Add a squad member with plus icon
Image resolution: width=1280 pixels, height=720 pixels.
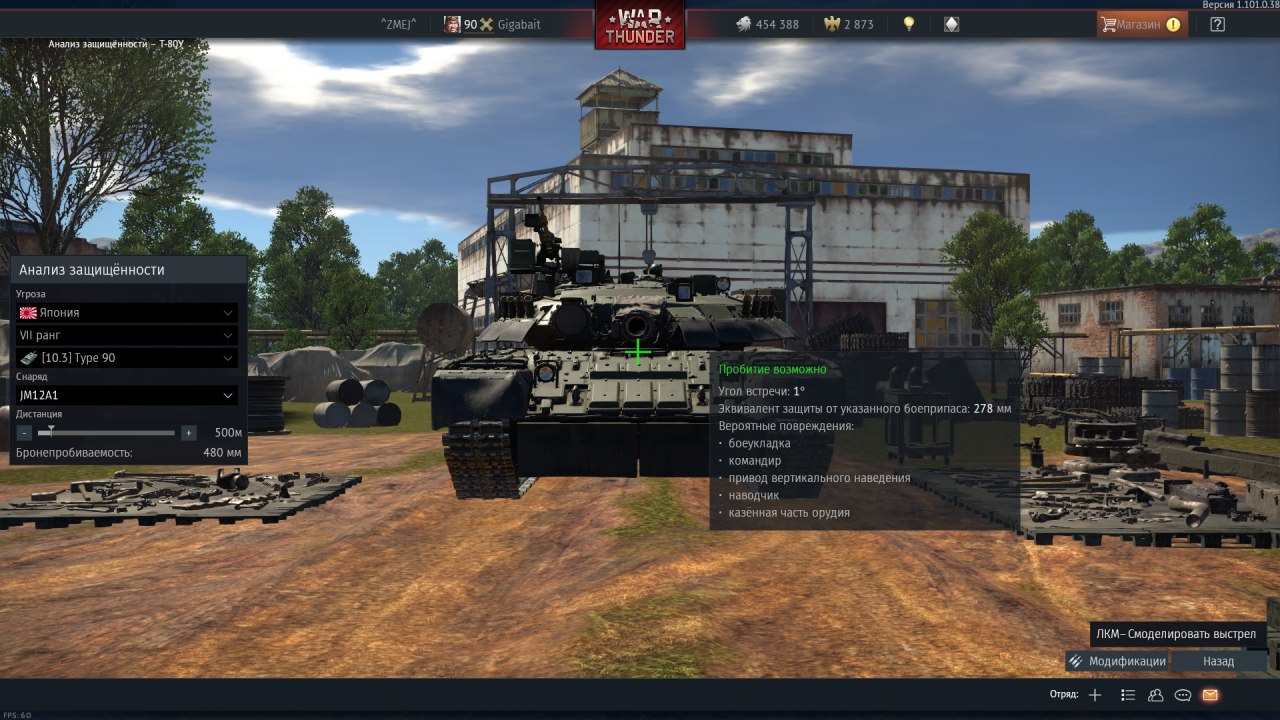click(1095, 695)
